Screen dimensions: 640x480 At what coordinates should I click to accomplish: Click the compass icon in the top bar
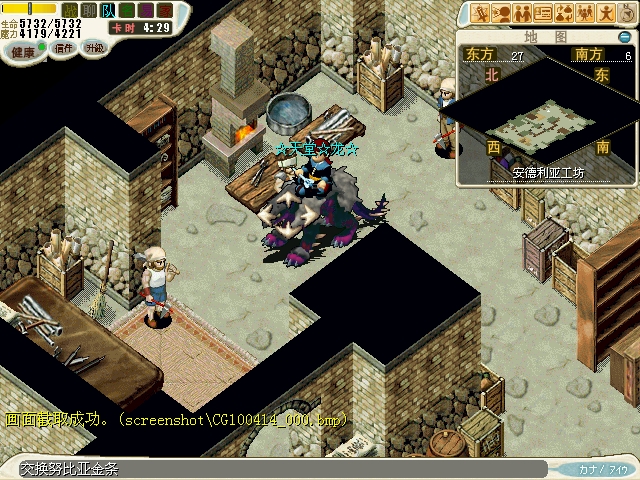(x=627, y=13)
